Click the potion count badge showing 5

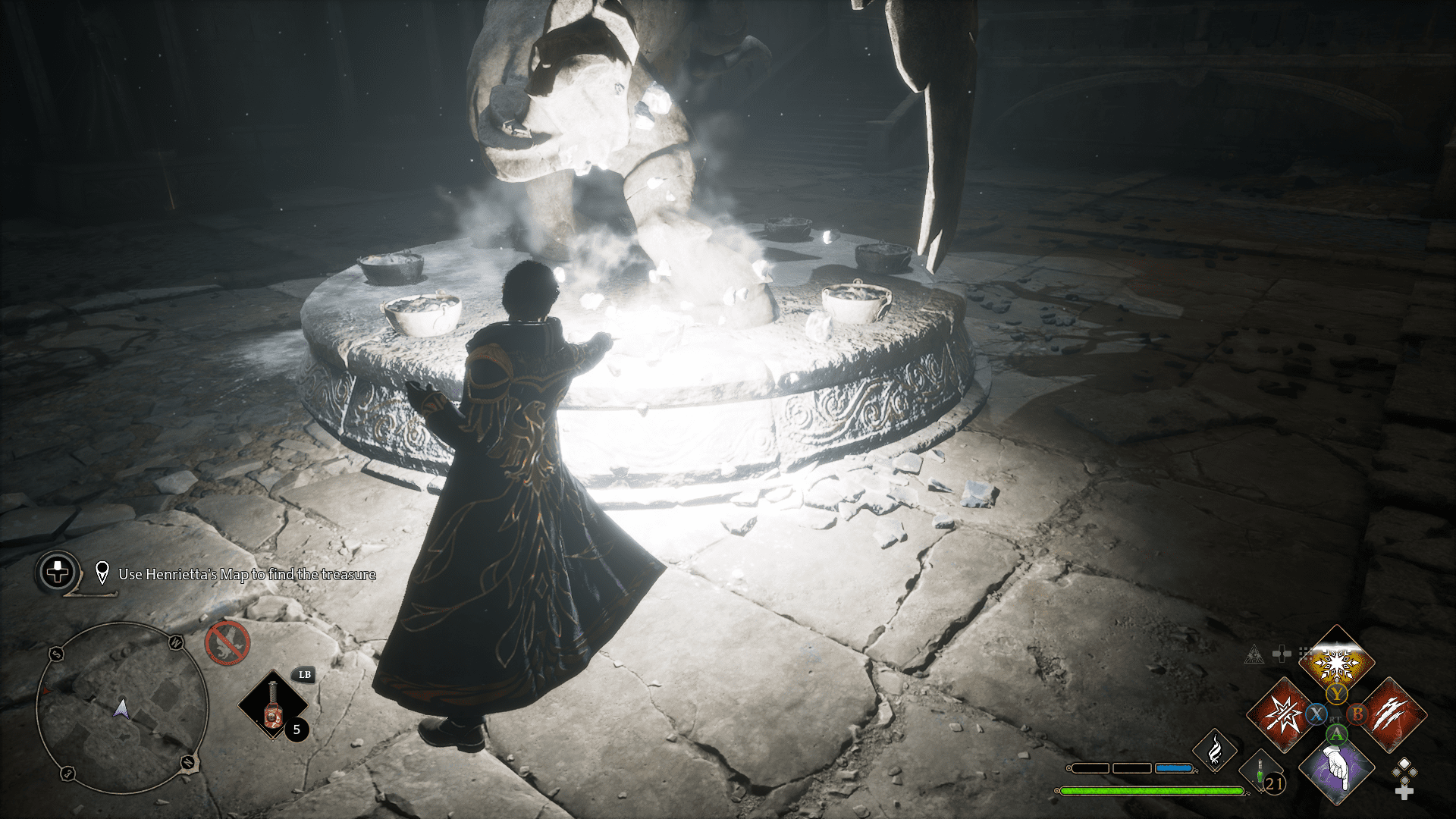coord(297,730)
